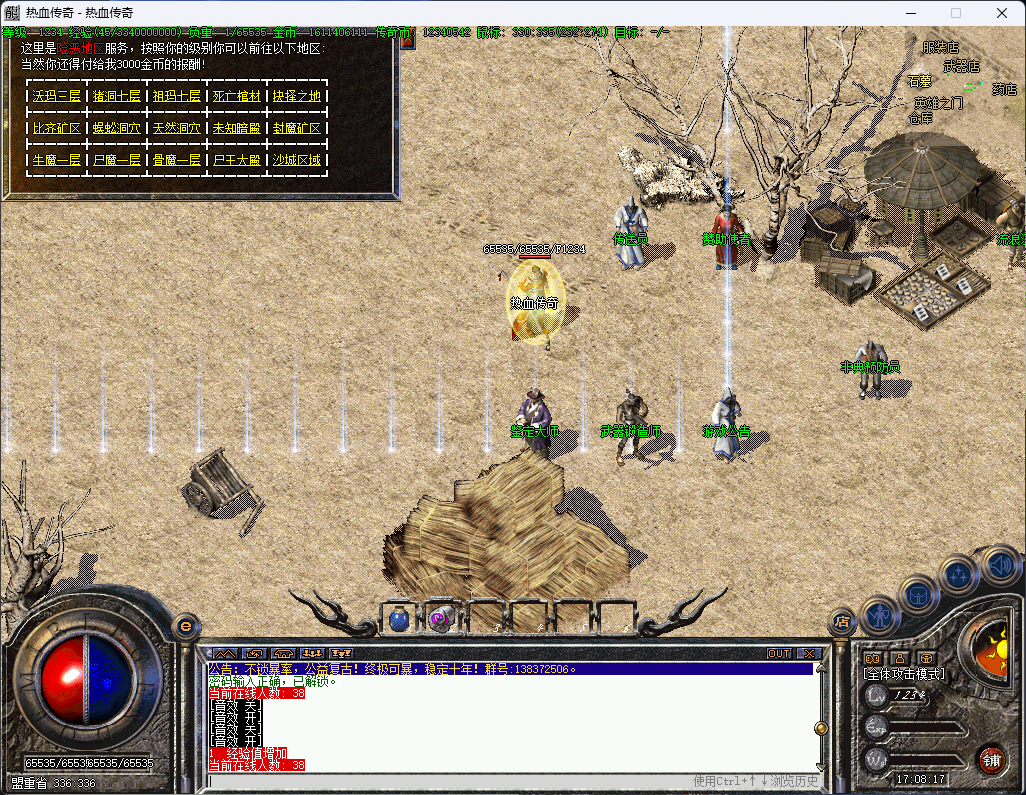Go to 蜈蚣洞穴 via the teleport menu
This screenshot has height=795, width=1026.
(116, 128)
